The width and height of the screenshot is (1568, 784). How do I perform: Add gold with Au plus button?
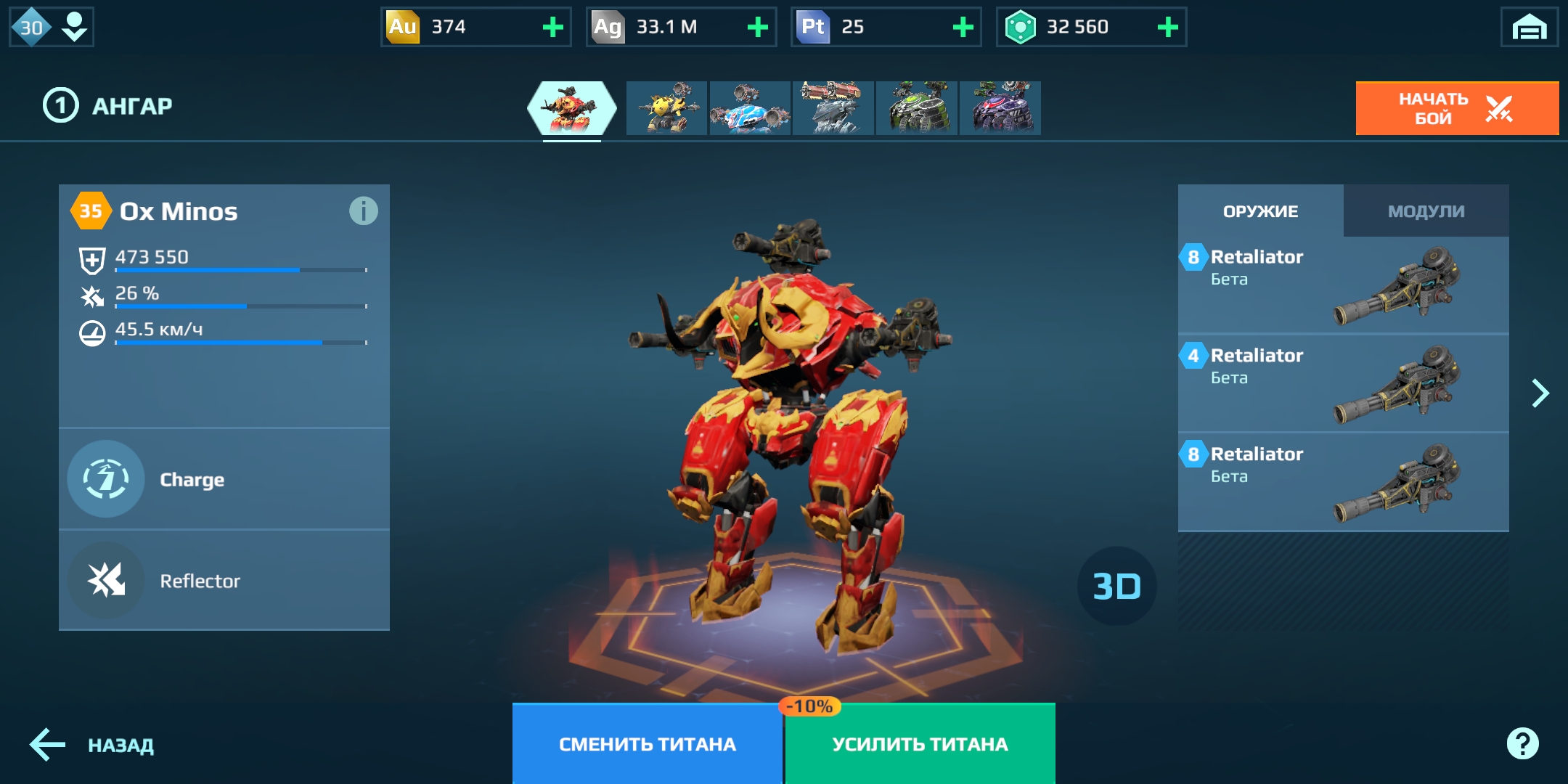[x=553, y=28]
